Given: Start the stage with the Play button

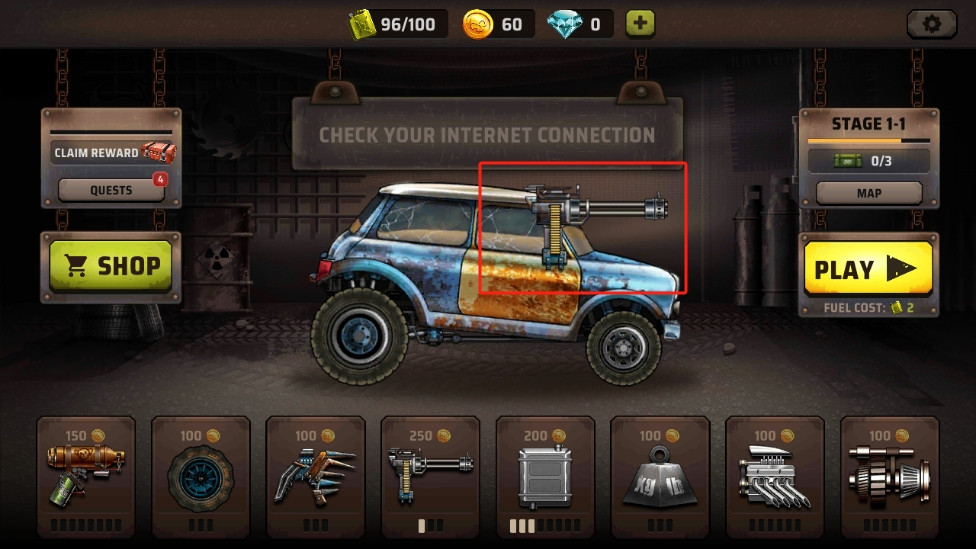Looking at the screenshot, I should click(x=868, y=269).
